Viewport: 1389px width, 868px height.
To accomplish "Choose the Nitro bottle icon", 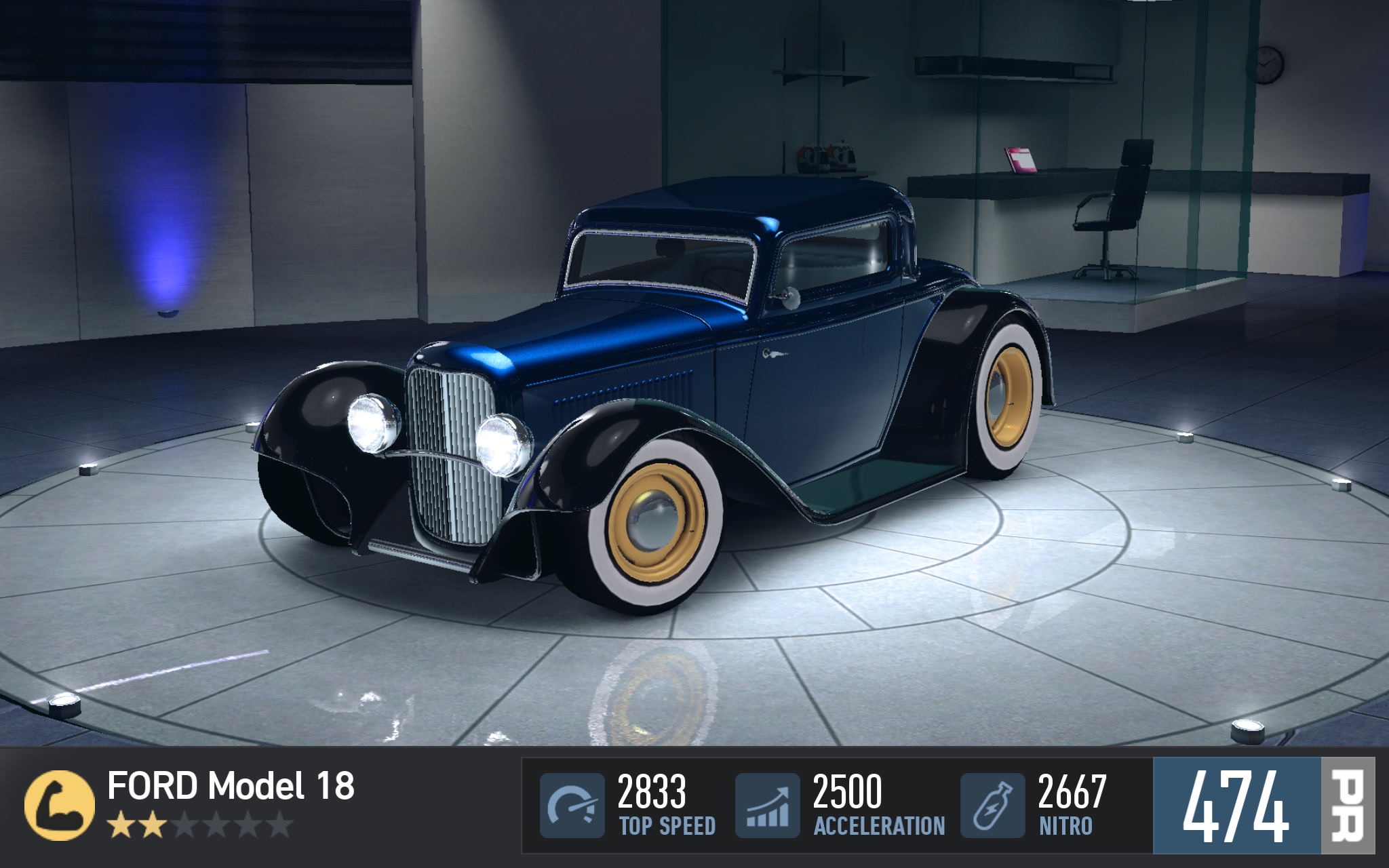I will (x=992, y=805).
